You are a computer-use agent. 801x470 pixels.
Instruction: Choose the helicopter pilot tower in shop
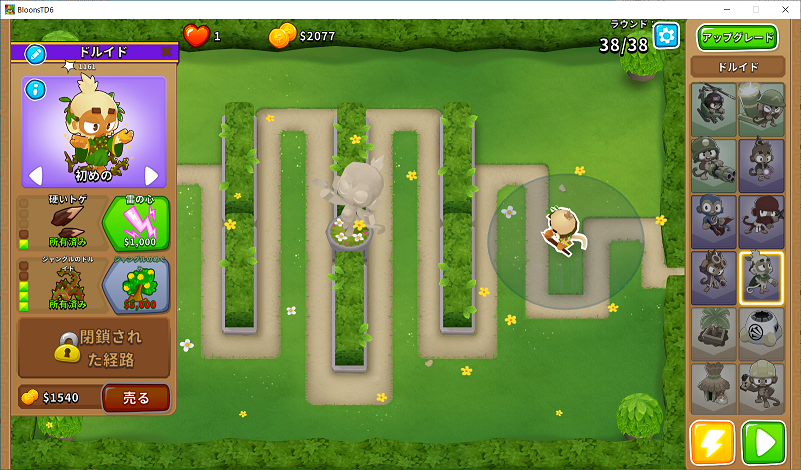[x=713, y=108]
